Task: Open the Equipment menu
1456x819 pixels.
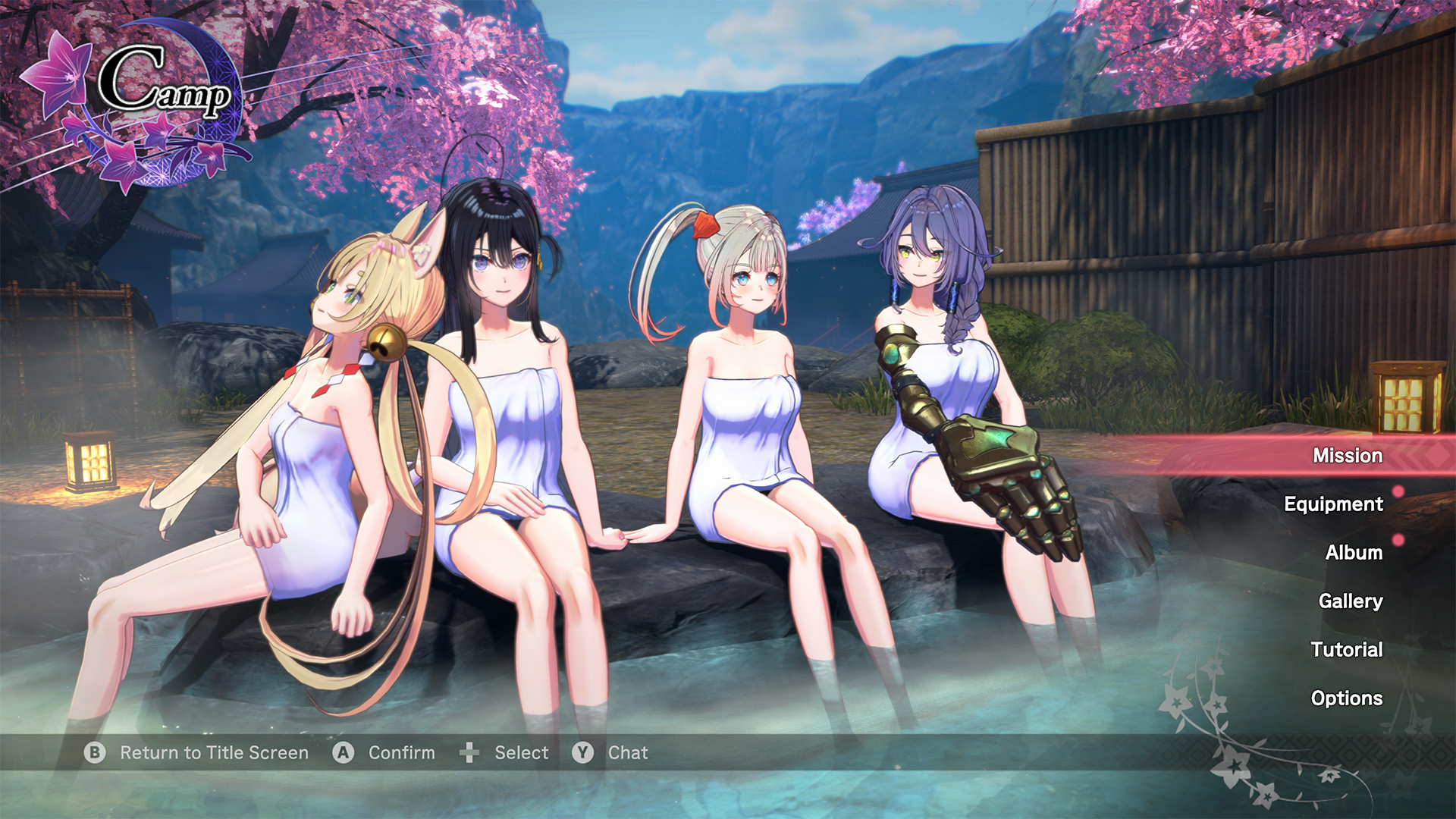Action: 1333,504
